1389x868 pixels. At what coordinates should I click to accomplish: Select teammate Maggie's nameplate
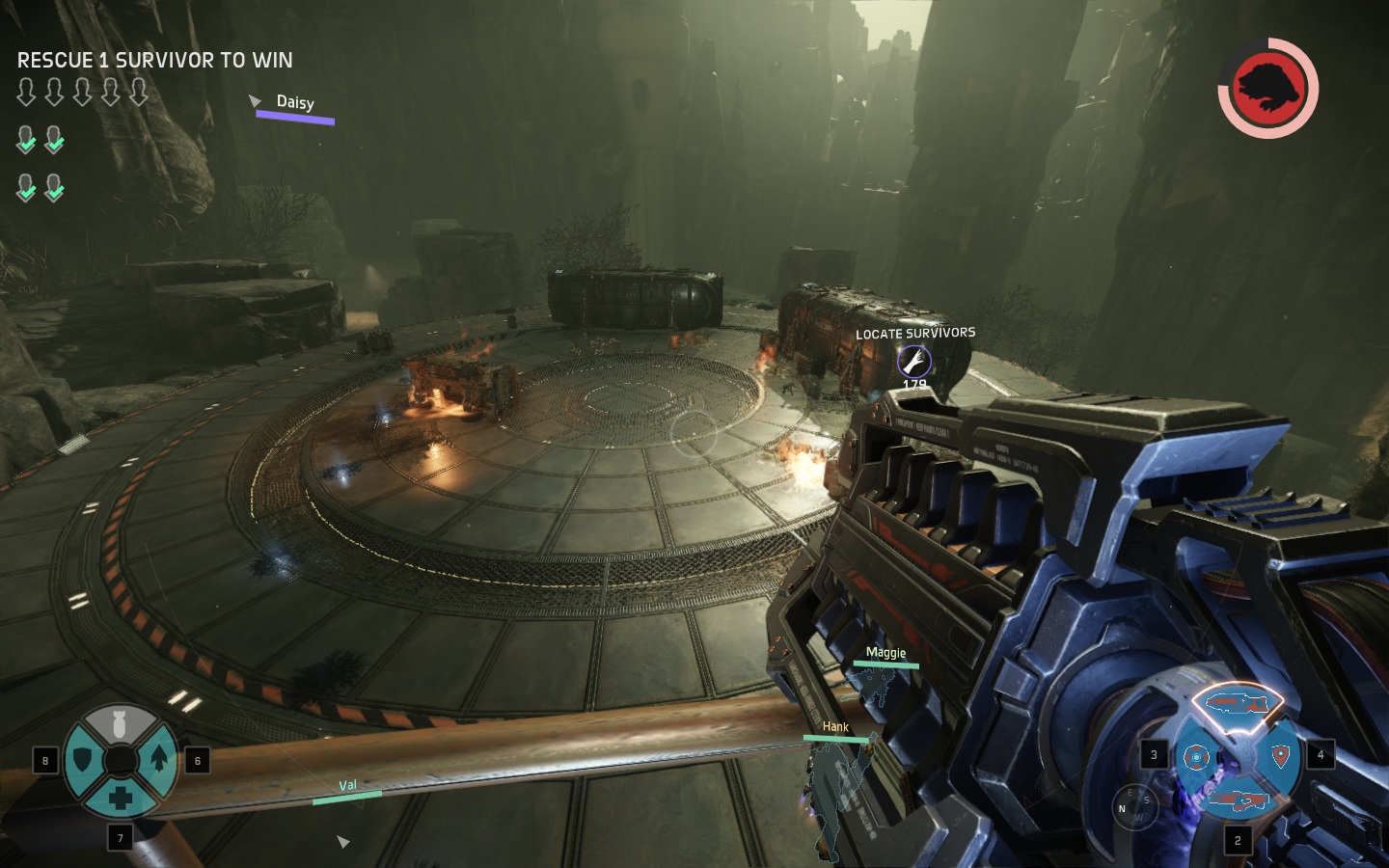pyautogui.click(x=885, y=653)
